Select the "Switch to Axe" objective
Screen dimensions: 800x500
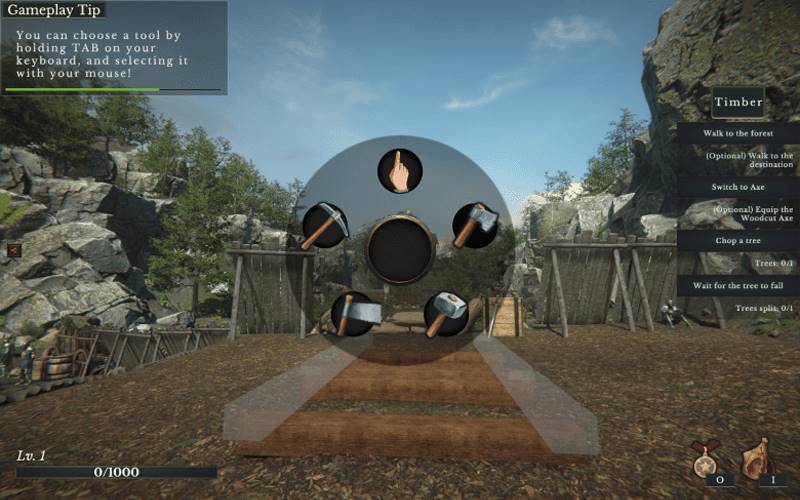coord(738,187)
